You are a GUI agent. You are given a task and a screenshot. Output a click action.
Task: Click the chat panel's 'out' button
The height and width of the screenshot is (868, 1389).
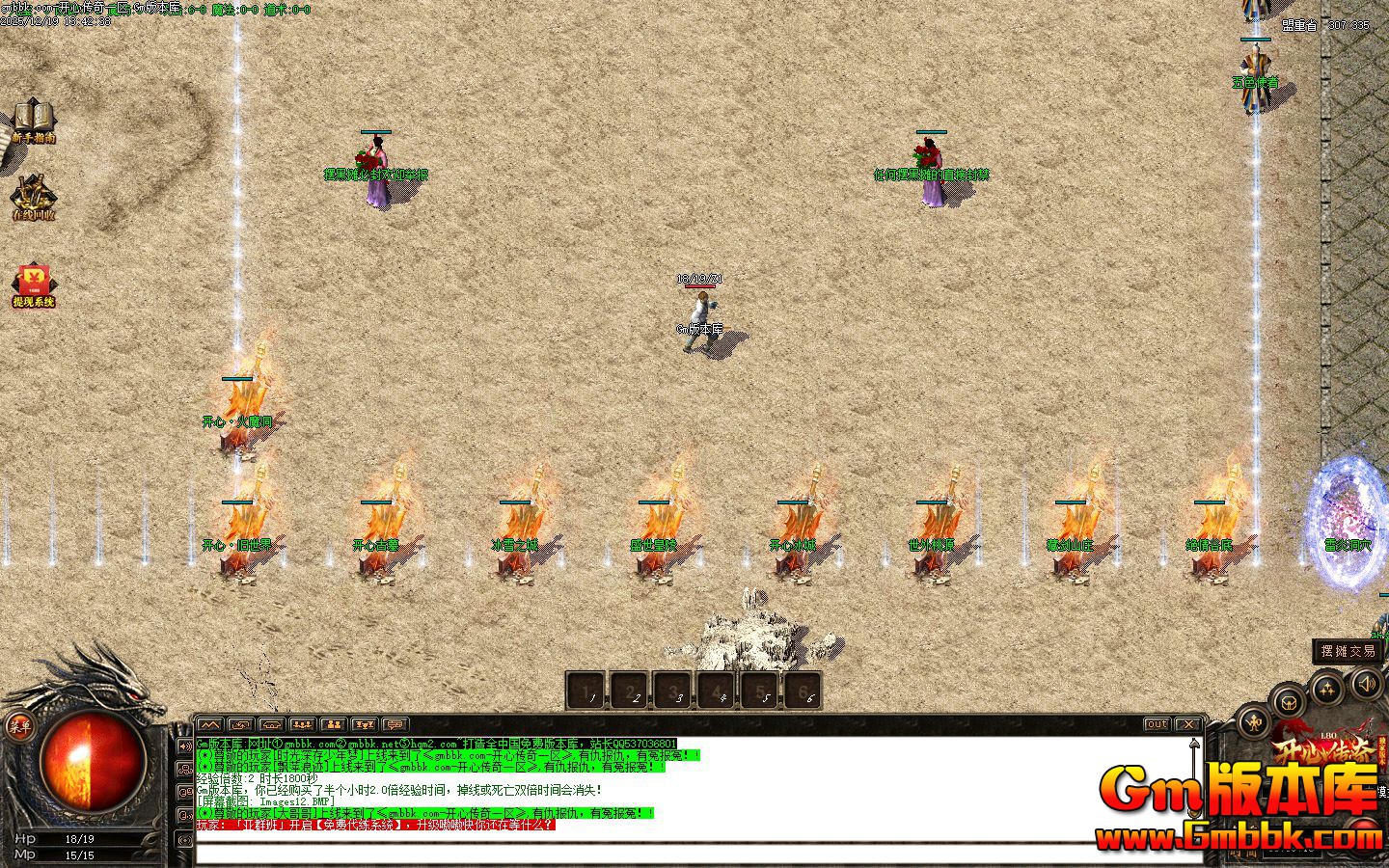1157,724
